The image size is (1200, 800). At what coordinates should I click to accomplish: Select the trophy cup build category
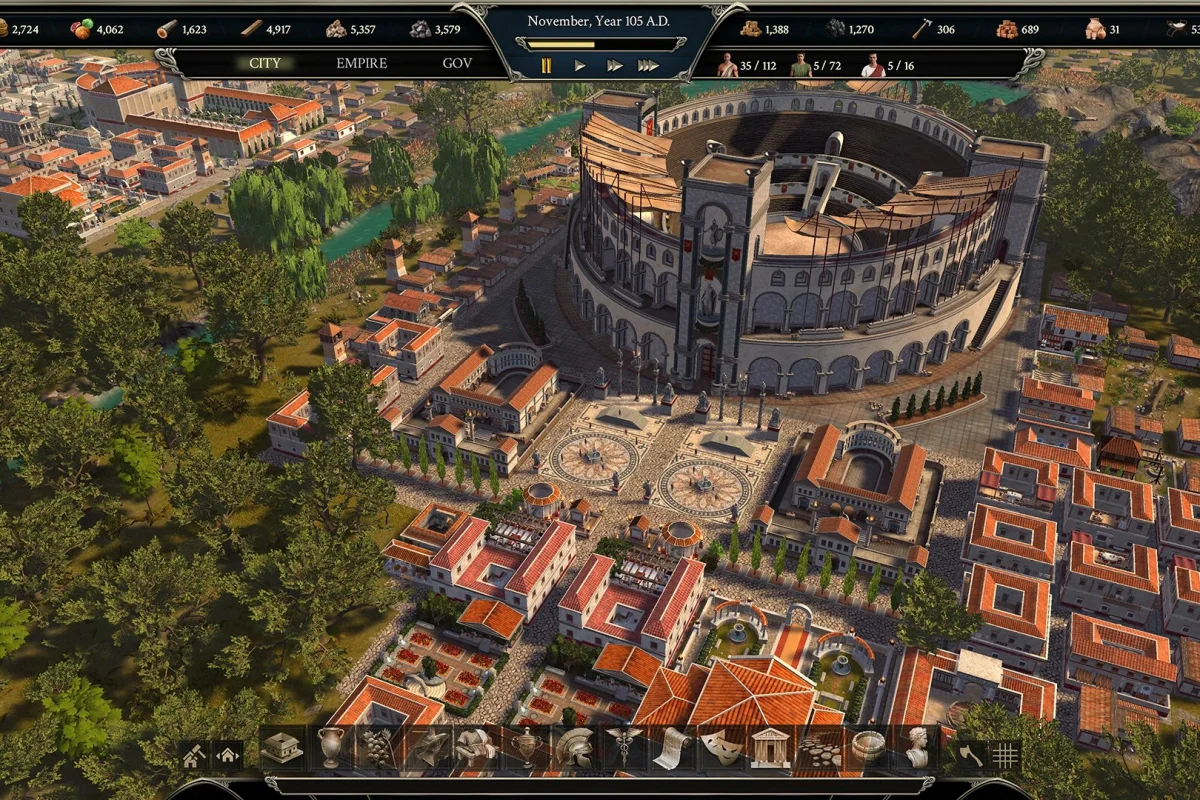[526, 748]
